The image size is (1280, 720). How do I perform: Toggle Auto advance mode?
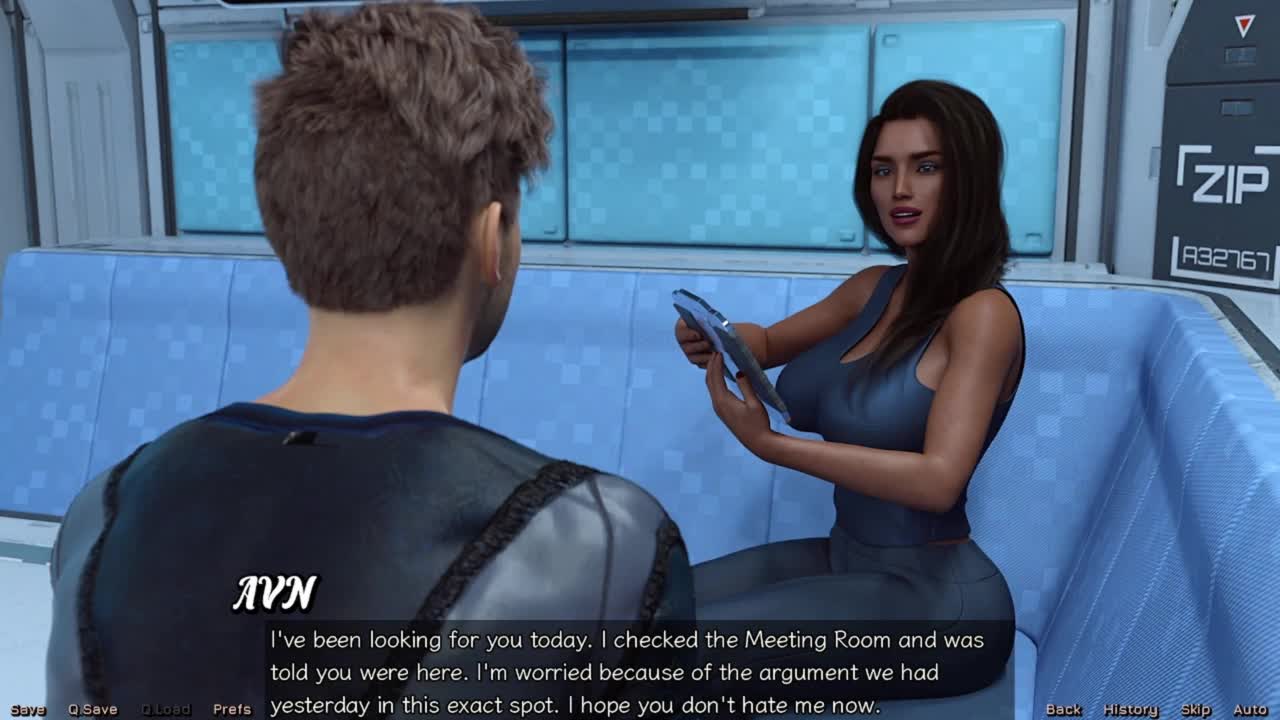[x=1250, y=709]
